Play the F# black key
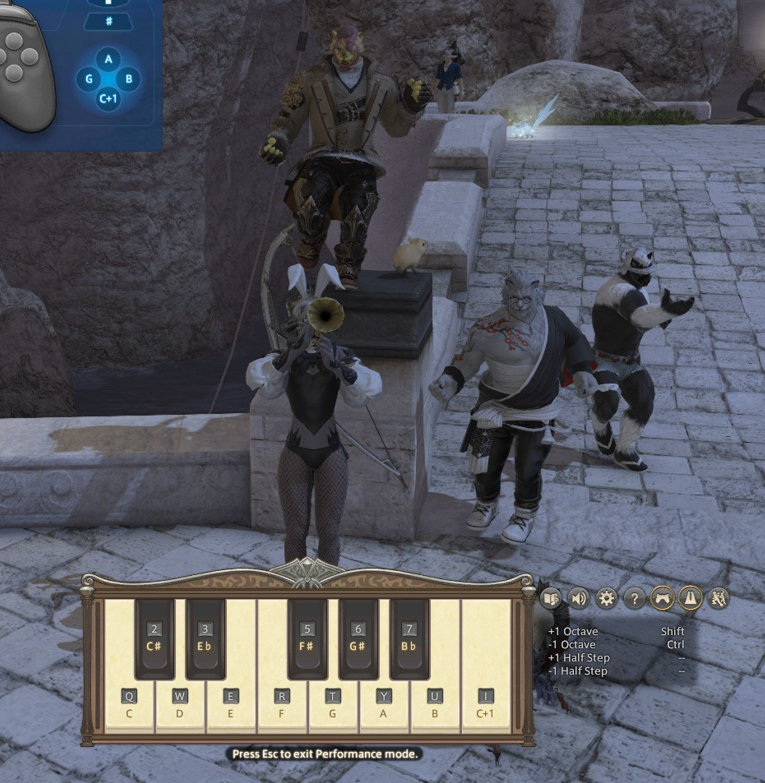 pos(307,638)
